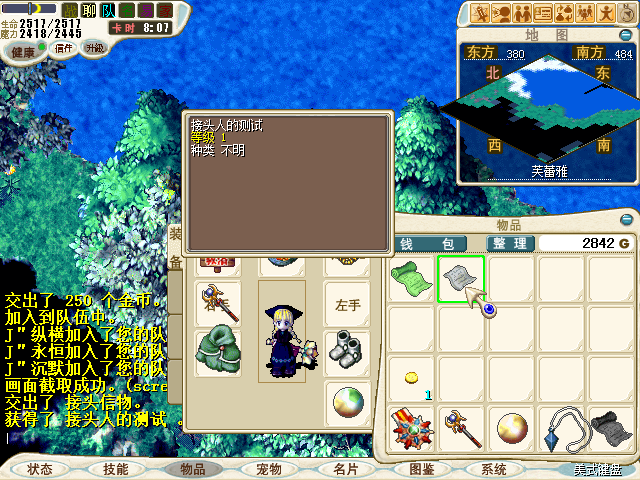Viewport: 640px width, 480px height.
Task: Open the 系统 system menu
Action: pos(494,468)
